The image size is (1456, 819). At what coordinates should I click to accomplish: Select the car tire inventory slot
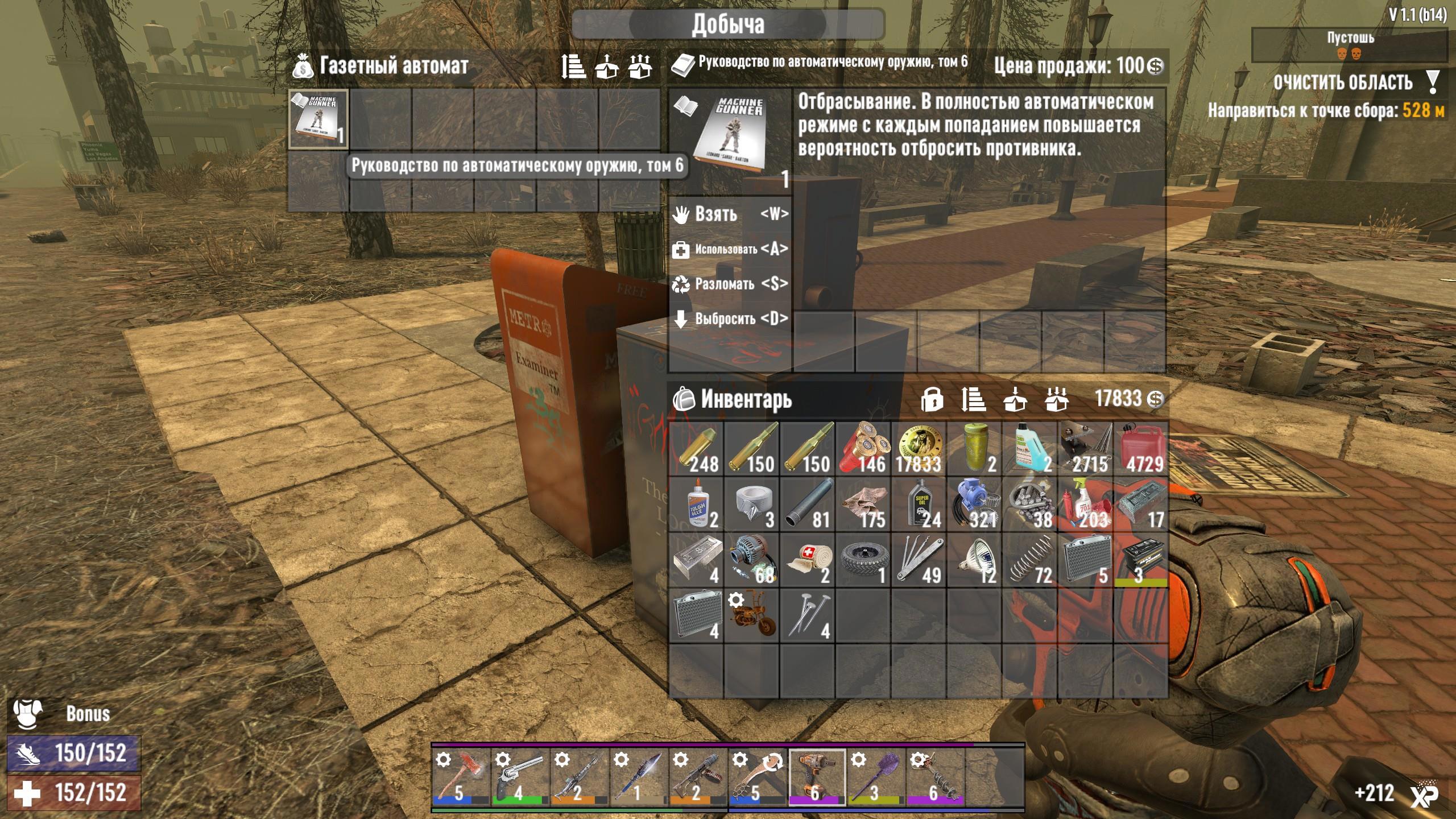(x=863, y=560)
